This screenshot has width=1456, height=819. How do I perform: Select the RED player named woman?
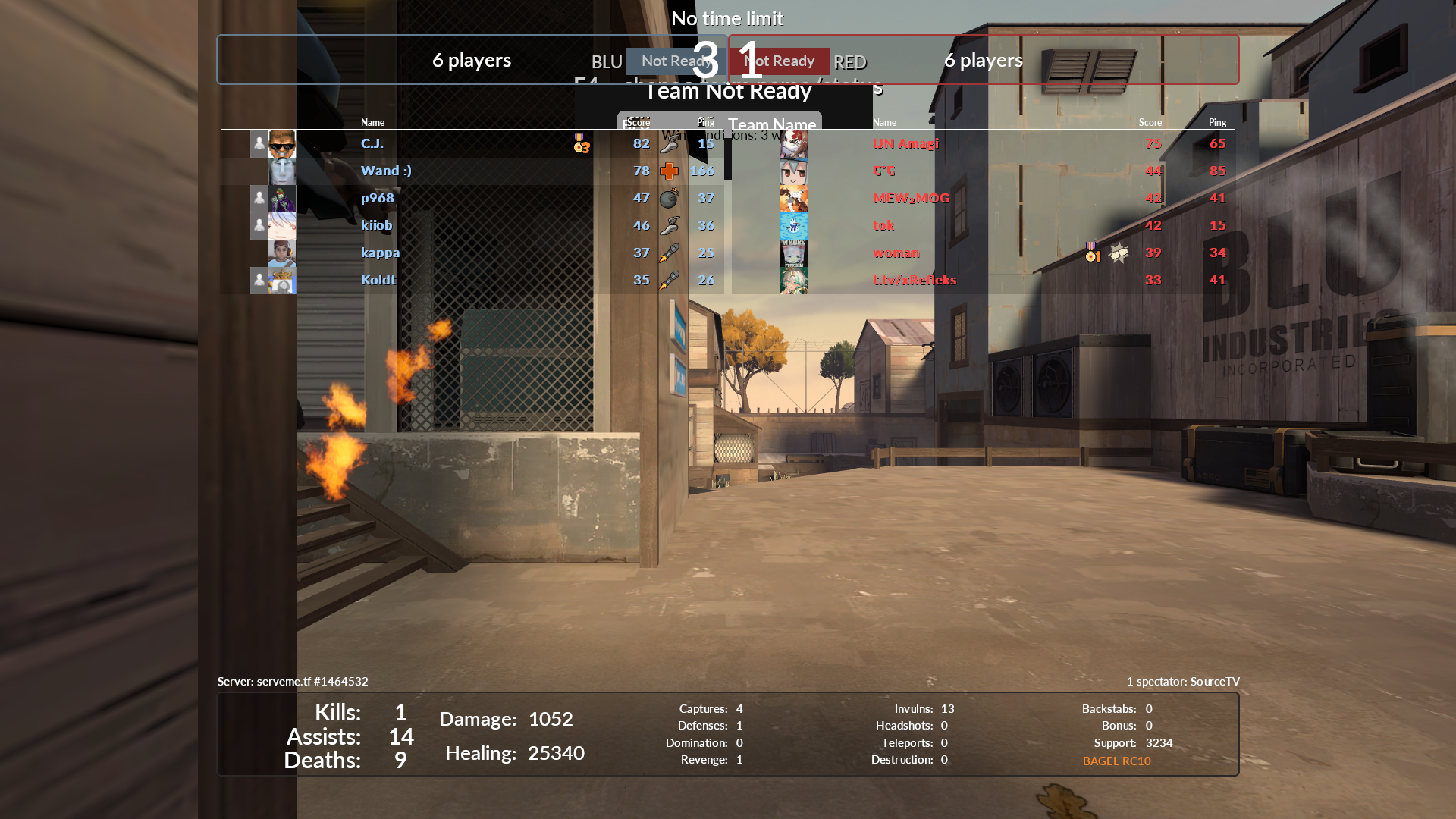896,253
